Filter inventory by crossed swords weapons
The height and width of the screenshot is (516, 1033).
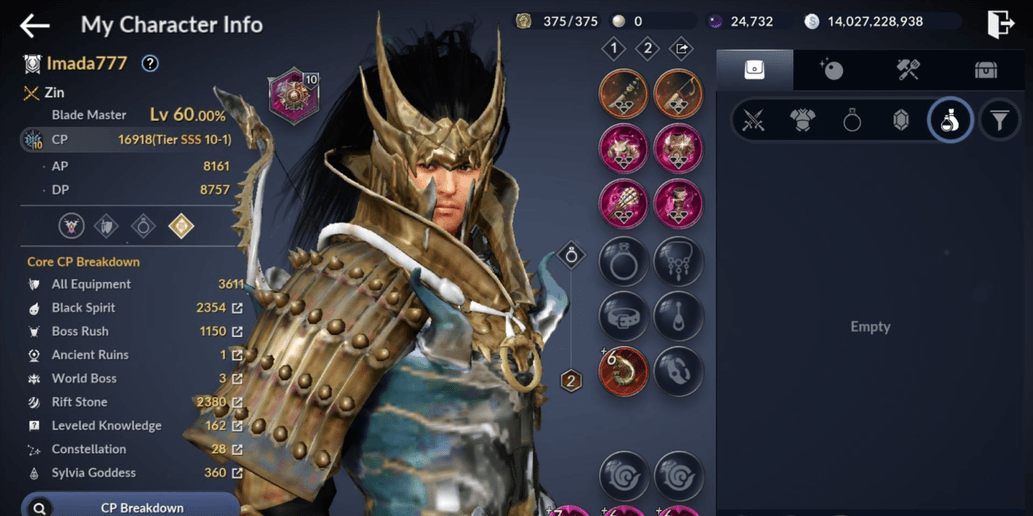[753, 121]
